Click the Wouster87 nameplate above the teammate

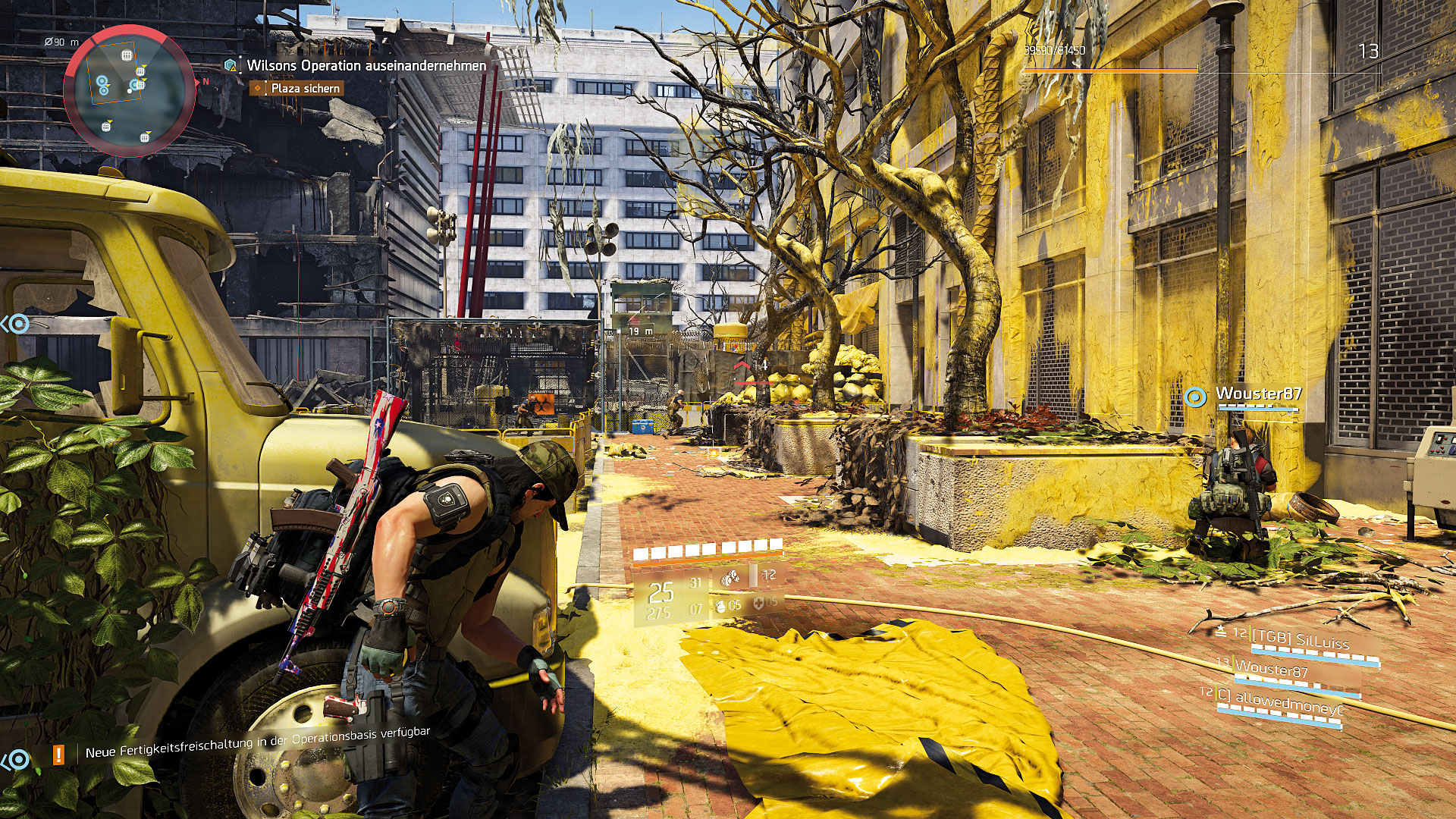1258,394
